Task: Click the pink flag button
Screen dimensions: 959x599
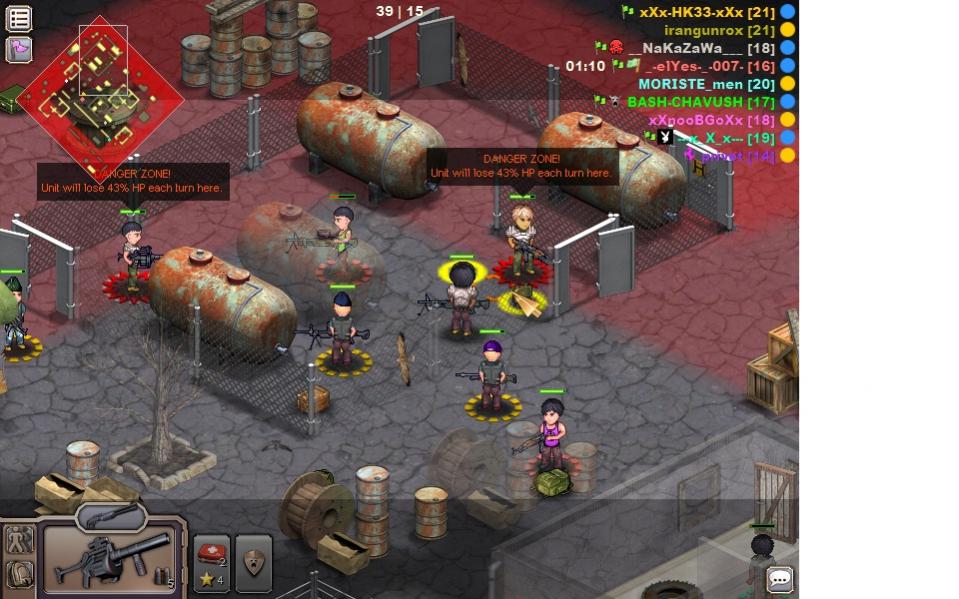Action: tap(19, 49)
